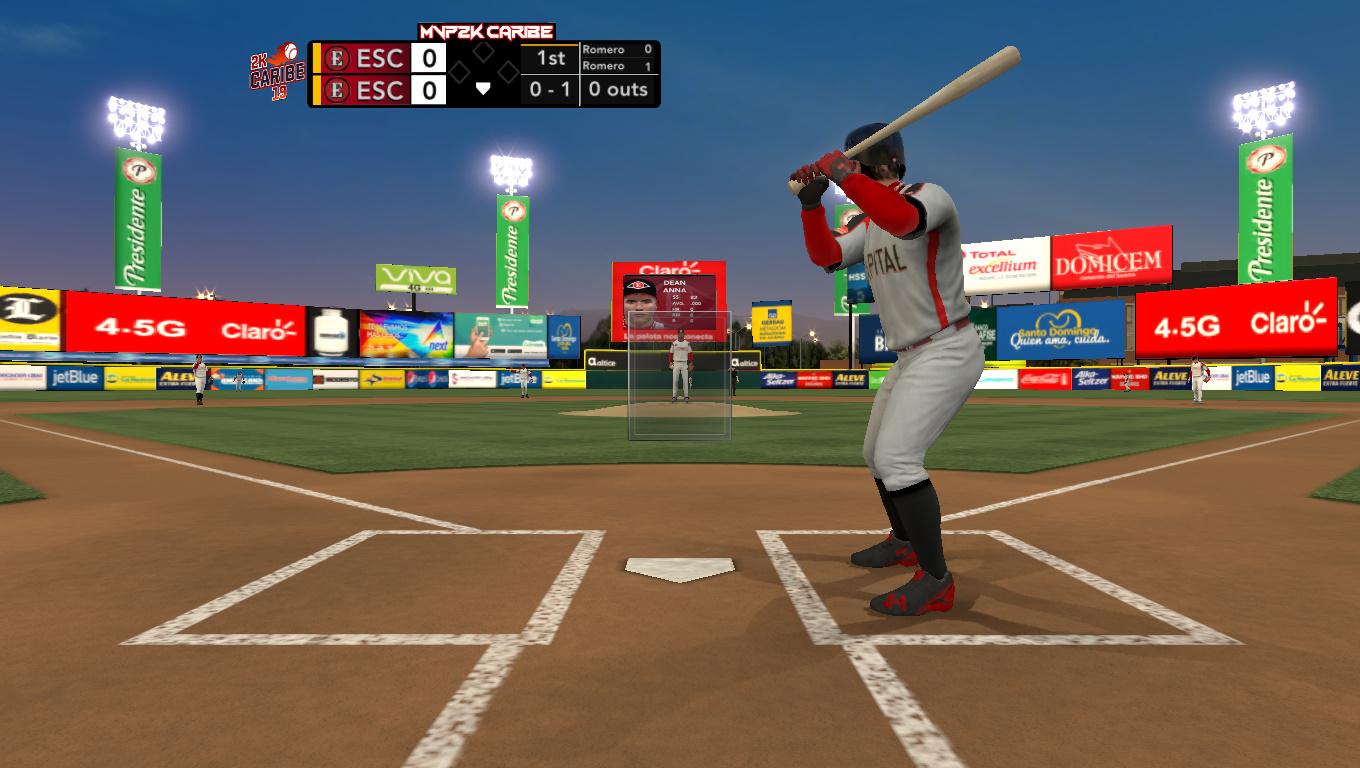This screenshot has height=768, width=1360.
Task: Click the strike zone box overlay
Action: 679,376
